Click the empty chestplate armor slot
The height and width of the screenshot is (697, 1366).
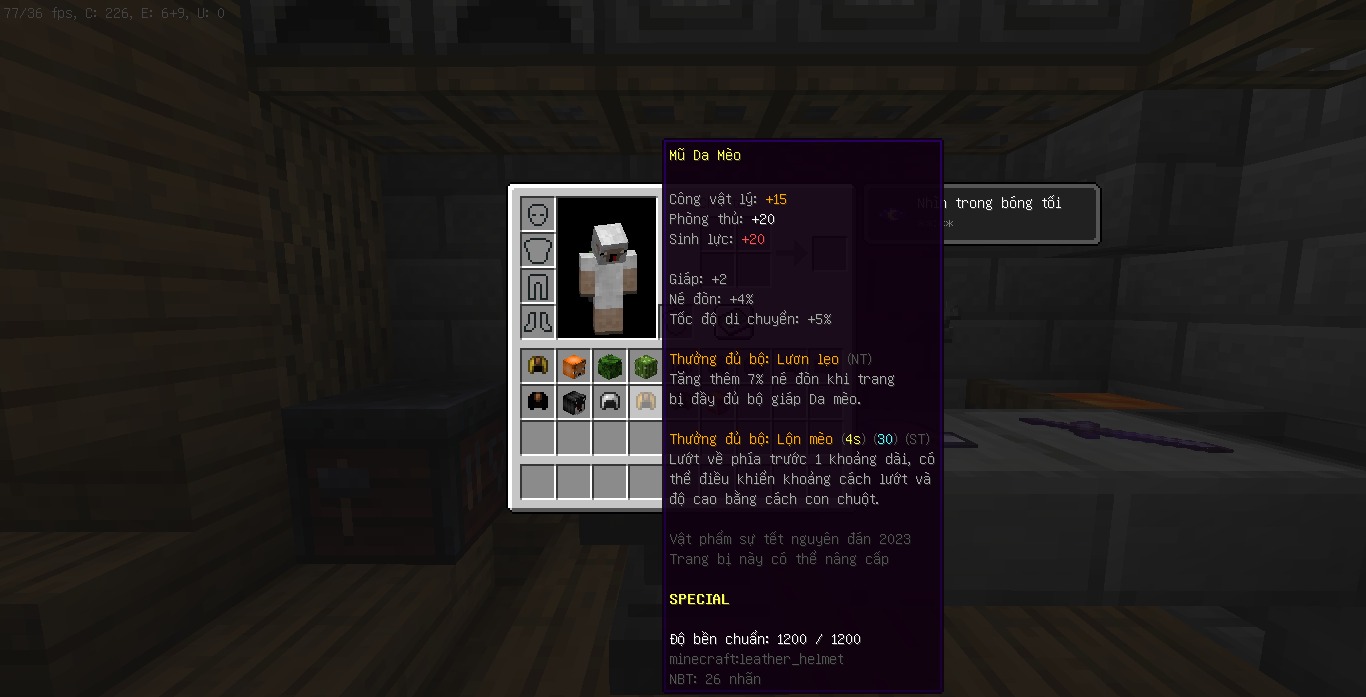pos(538,250)
